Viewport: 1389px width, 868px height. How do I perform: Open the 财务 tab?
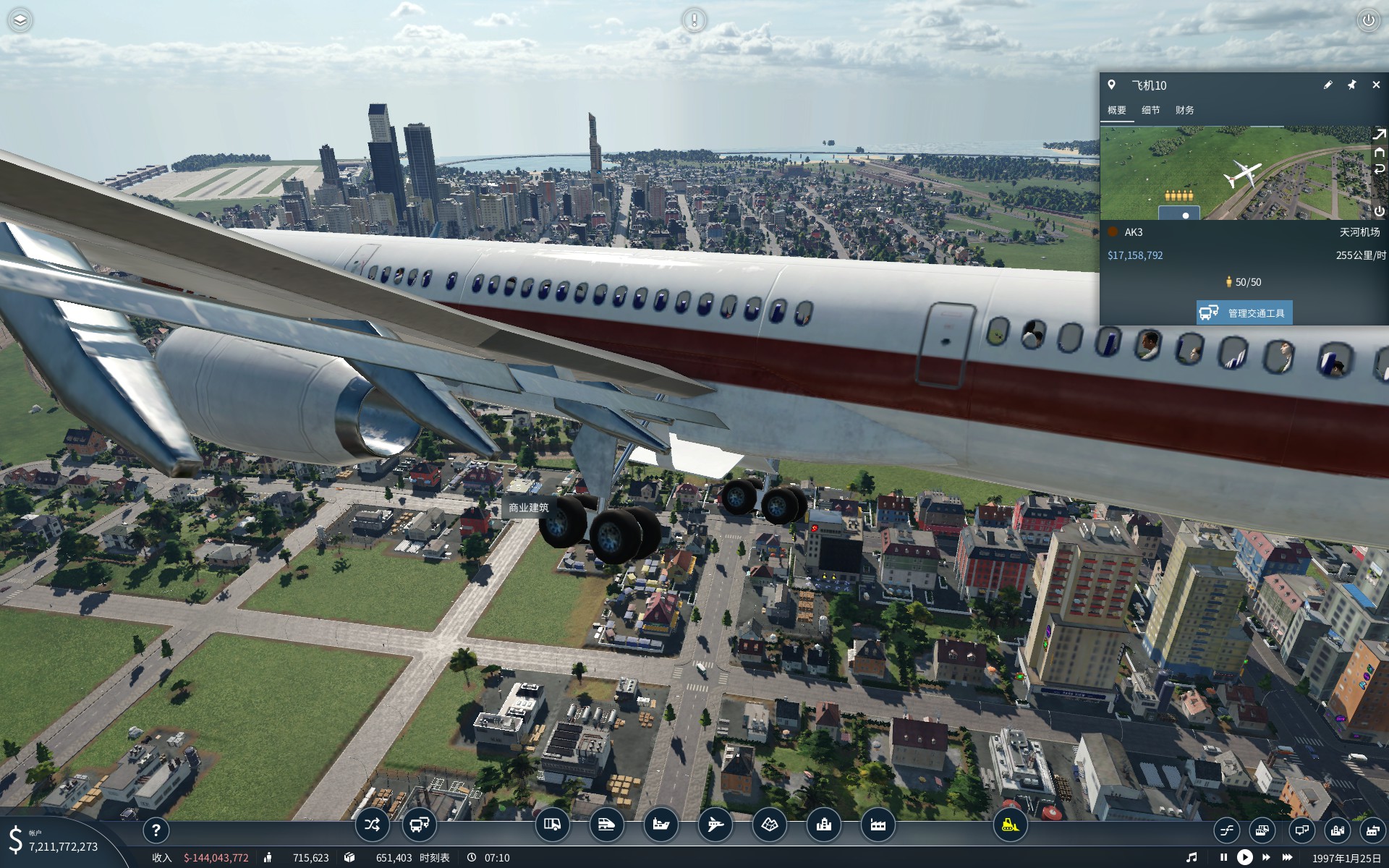[x=1184, y=111]
